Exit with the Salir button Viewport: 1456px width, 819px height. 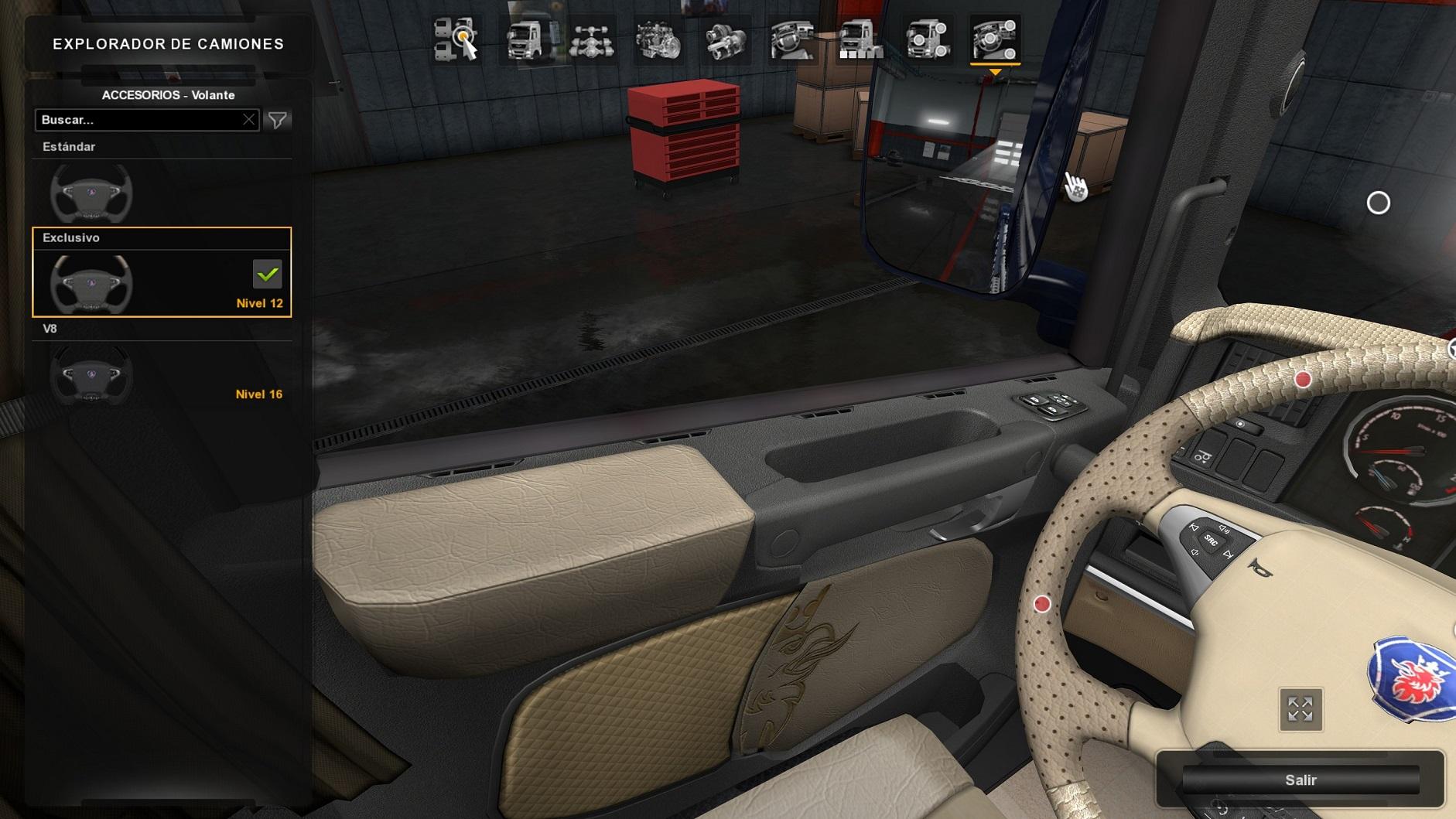click(x=1300, y=780)
